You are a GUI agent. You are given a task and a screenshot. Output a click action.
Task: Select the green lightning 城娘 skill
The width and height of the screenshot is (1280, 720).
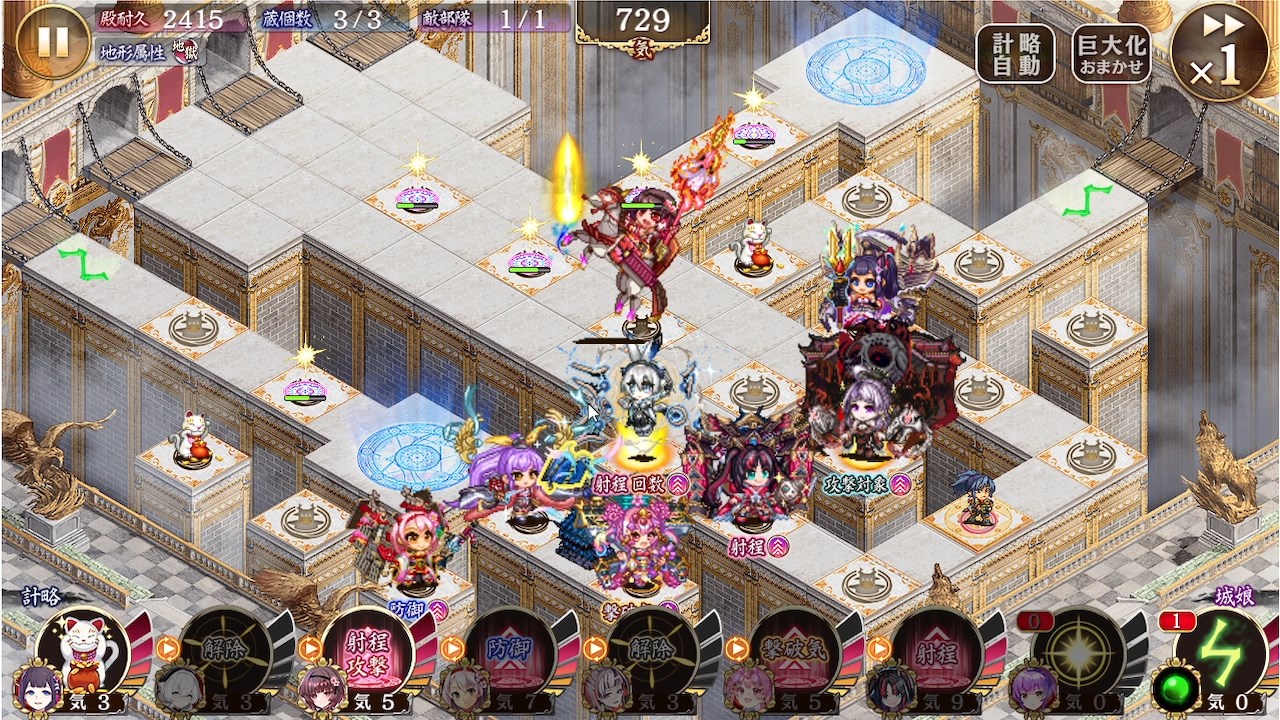(x=1221, y=654)
